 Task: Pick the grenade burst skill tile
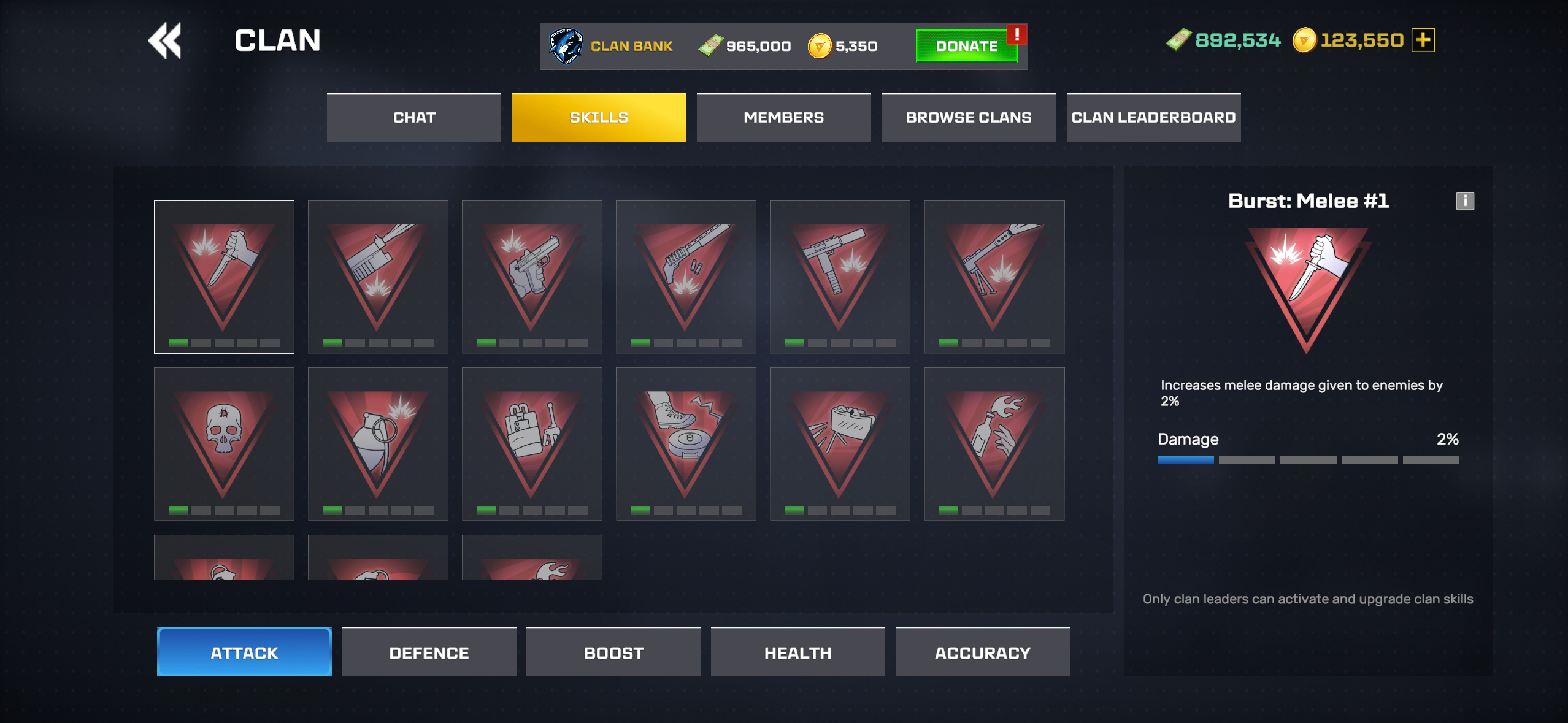(x=378, y=444)
